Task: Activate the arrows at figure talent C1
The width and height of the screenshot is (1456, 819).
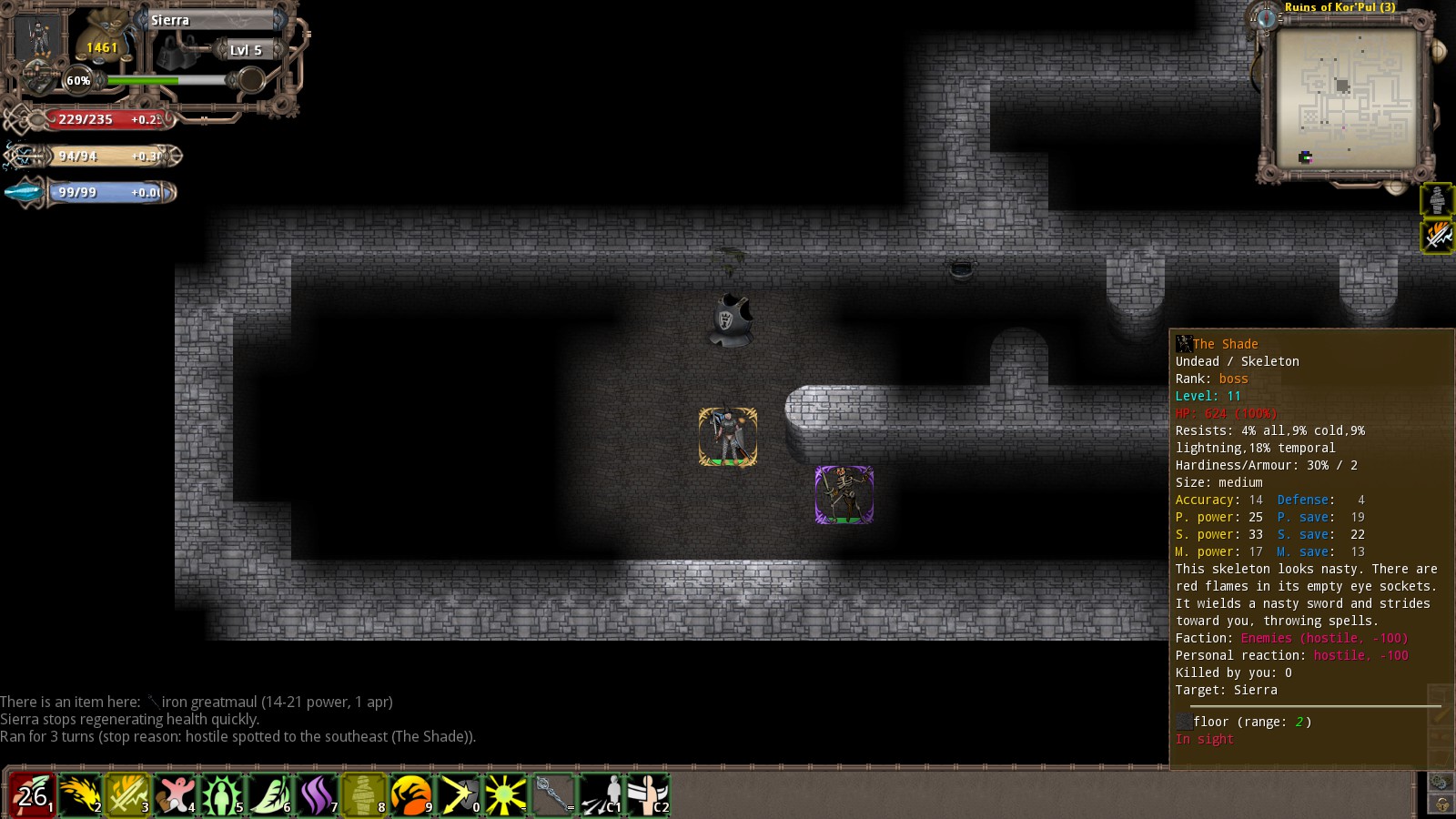Action: pyautogui.click(x=601, y=794)
